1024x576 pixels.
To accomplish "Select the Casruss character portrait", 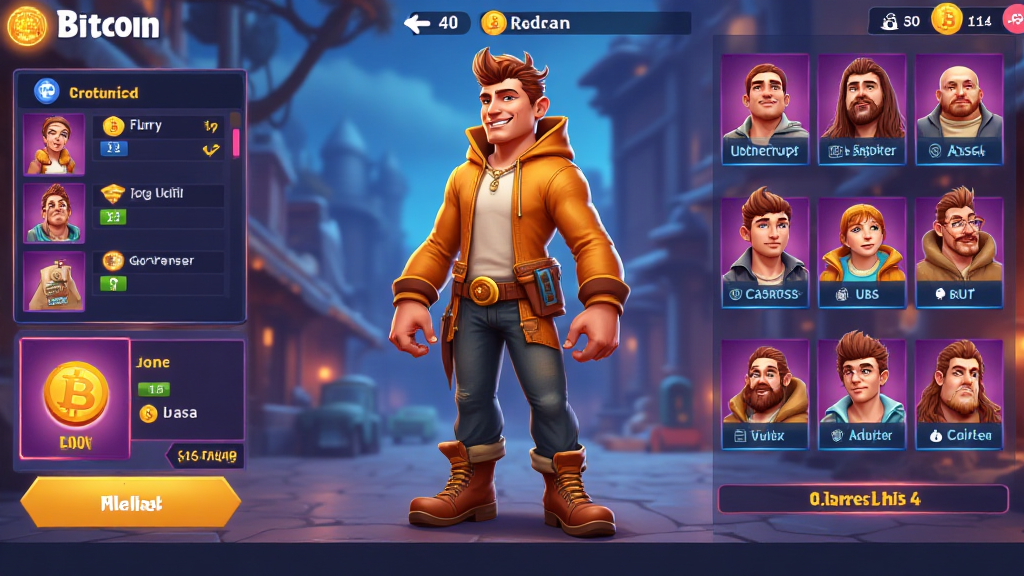I will pyautogui.click(x=765, y=252).
